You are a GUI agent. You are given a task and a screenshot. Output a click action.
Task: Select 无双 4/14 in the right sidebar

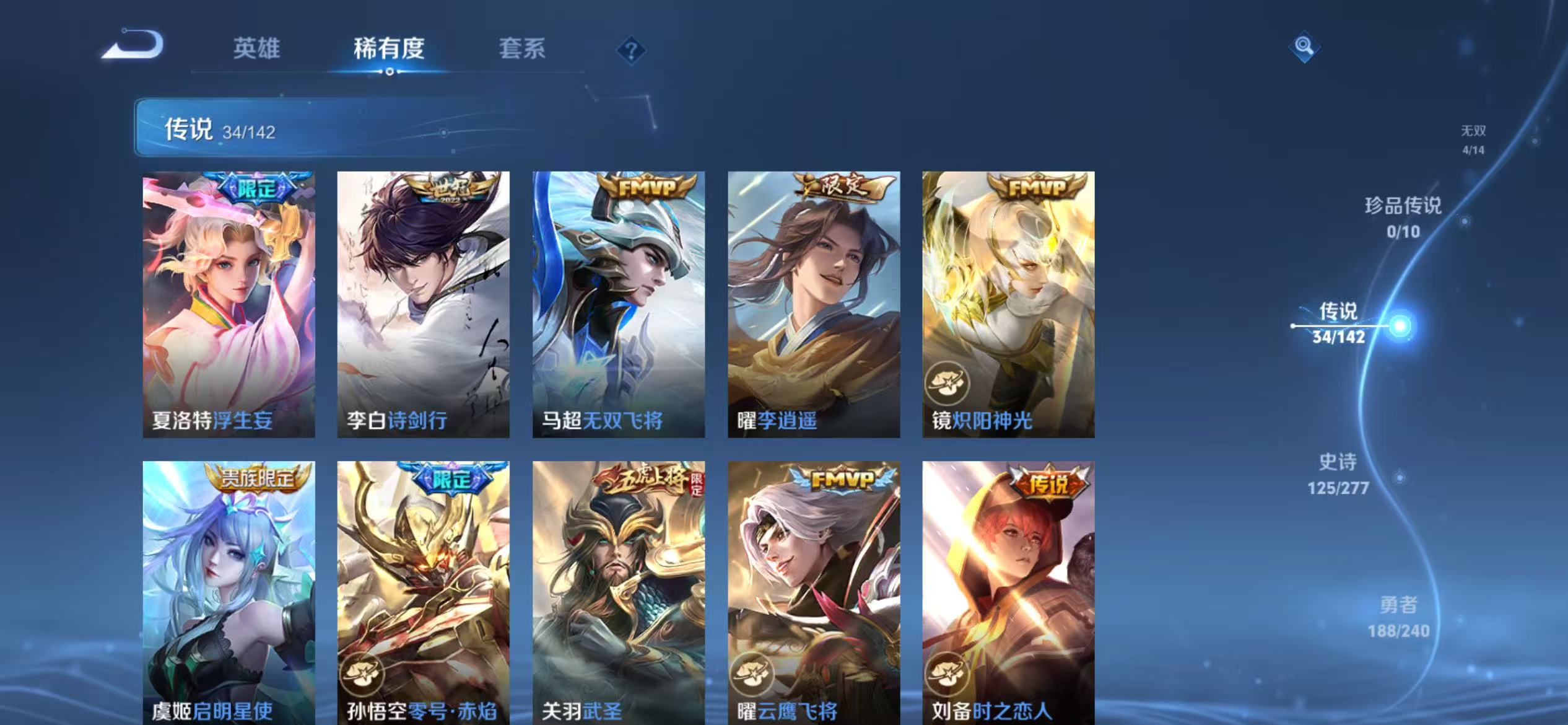click(1479, 138)
